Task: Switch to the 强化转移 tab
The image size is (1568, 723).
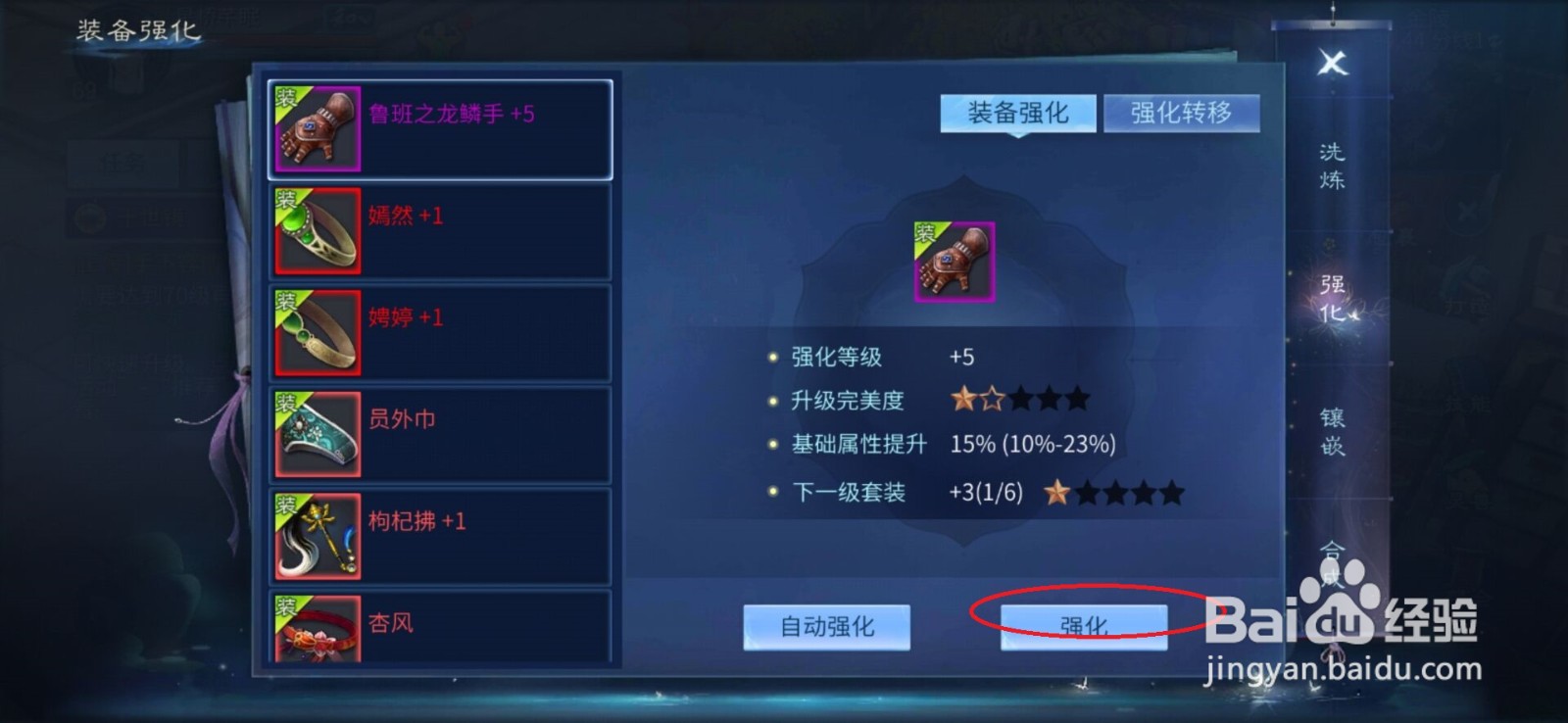Action: point(1182,113)
